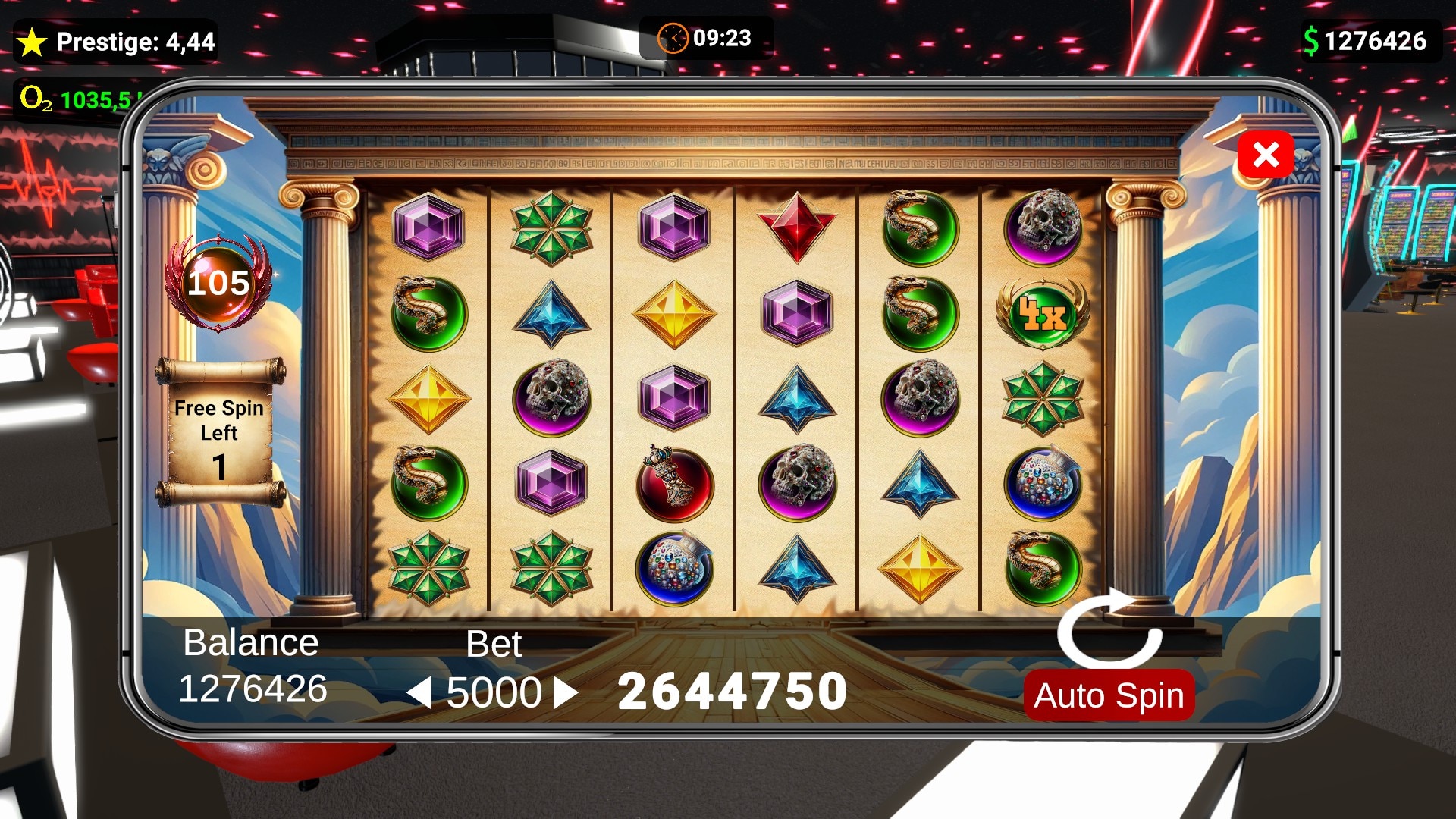The image size is (1456, 819).
Task: Spin the reels with the circular arrow
Action: click(1110, 629)
